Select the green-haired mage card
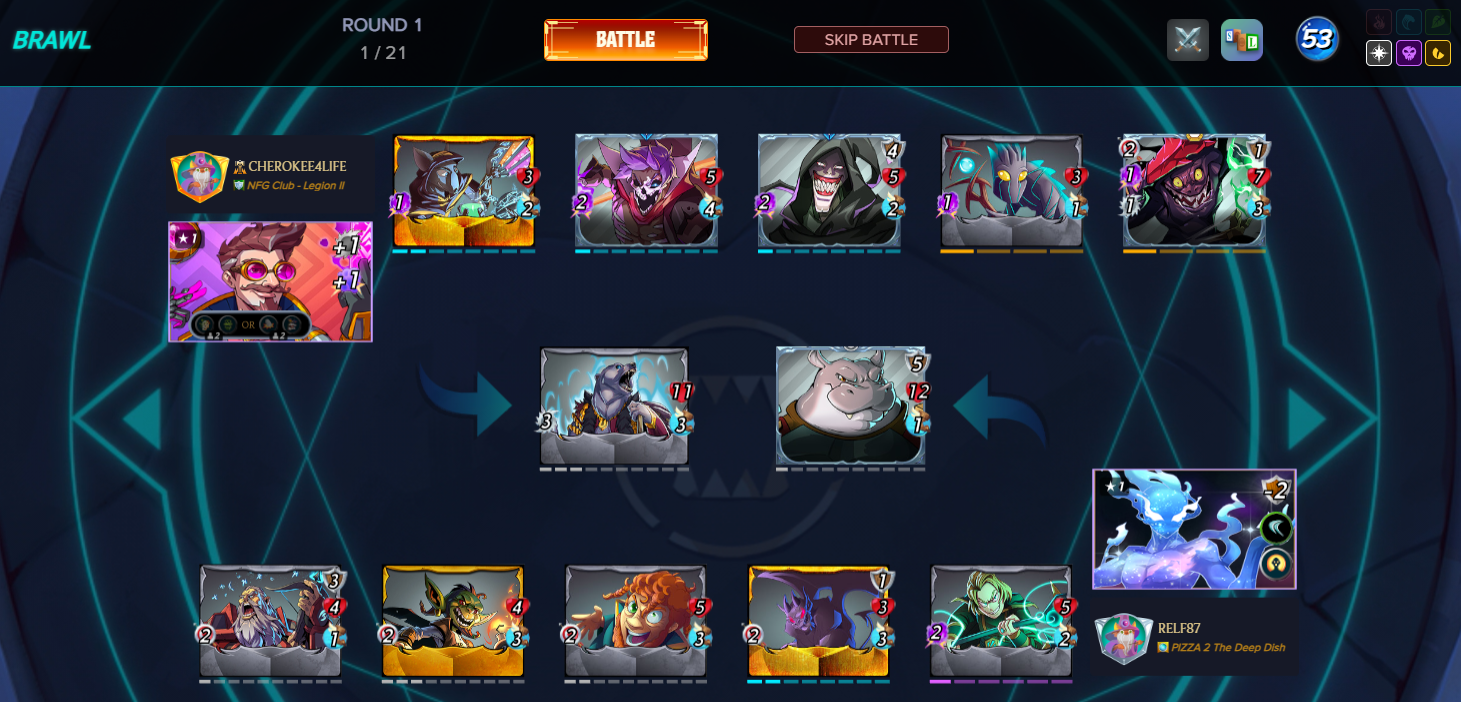This screenshot has width=1461, height=702. (x=1001, y=621)
